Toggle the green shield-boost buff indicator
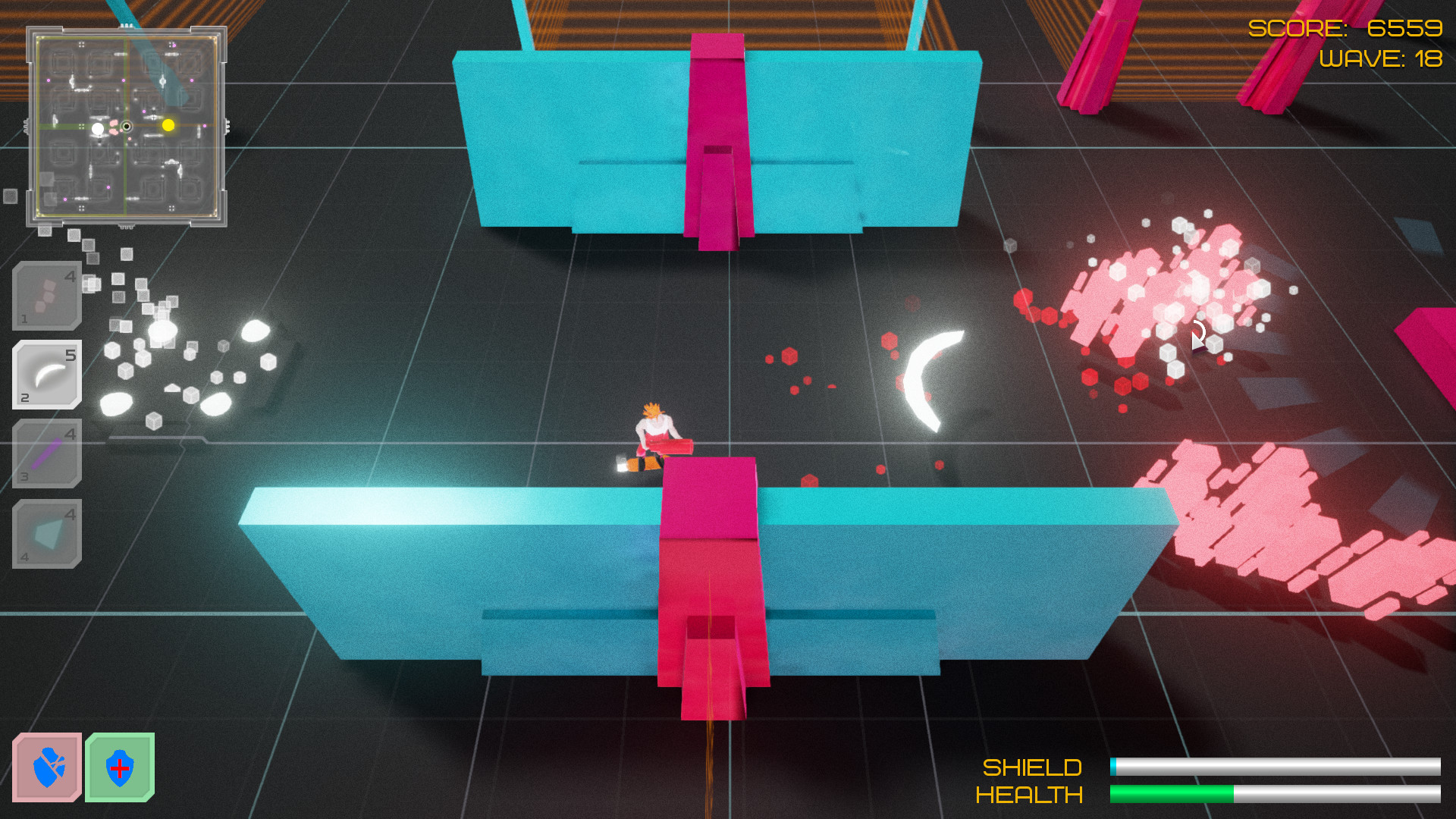Image resolution: width=1456 pixels, height=819 pixels. coord(119,767)
